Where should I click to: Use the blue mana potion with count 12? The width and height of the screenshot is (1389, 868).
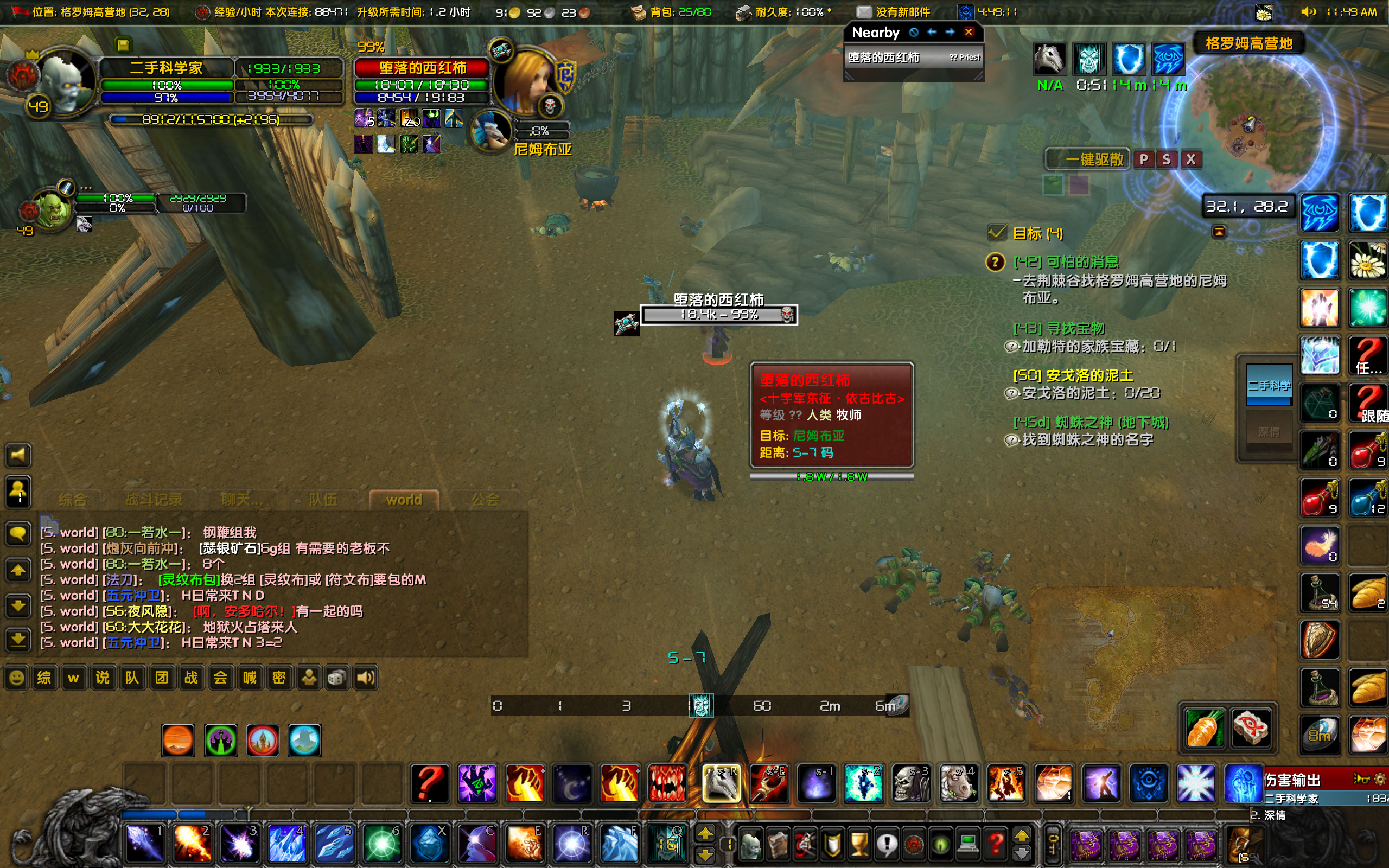click(1368, 497)
